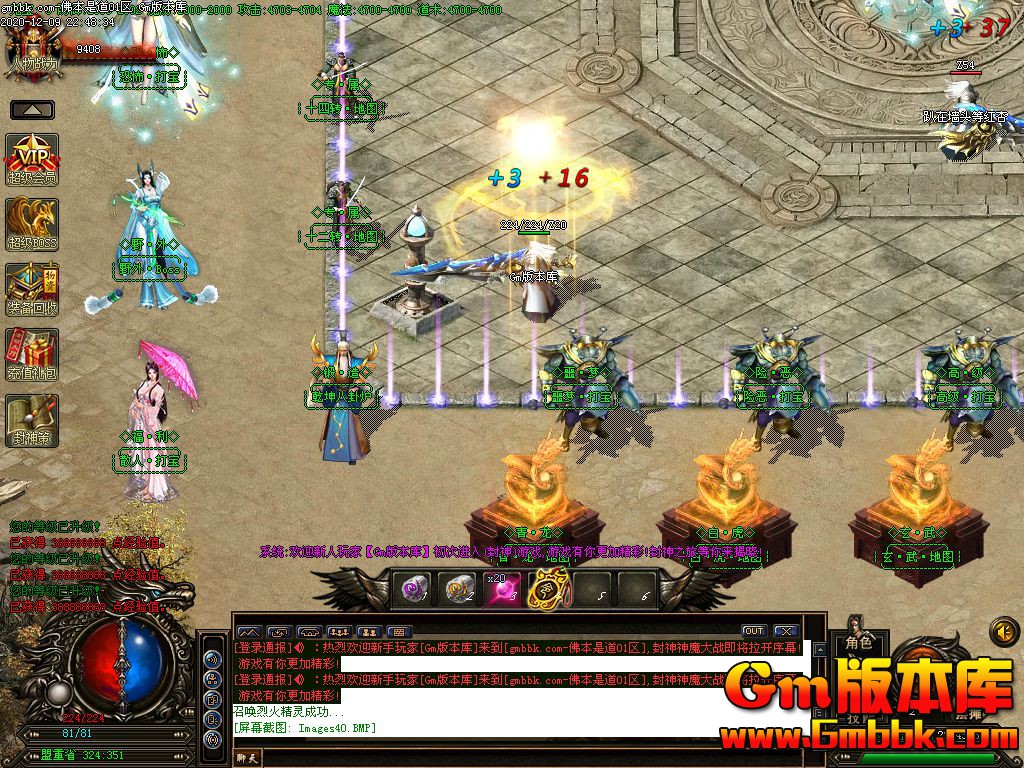Use the orange scroll in hotbar slot 2
The height and width of the screenshot is (768, 1024).
point(460,590)
